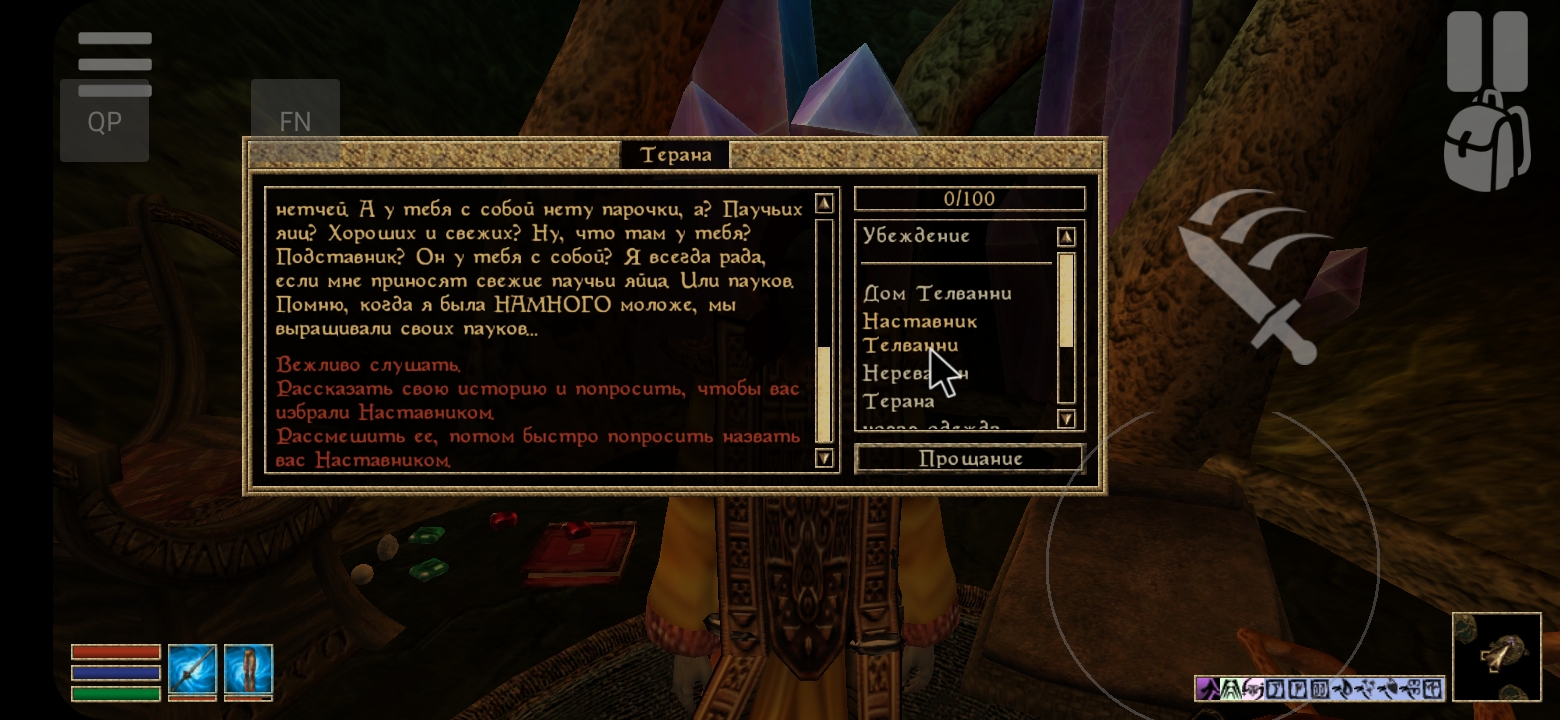Tap the FN overlay button
1560x720 pixels.
point(295,122)
